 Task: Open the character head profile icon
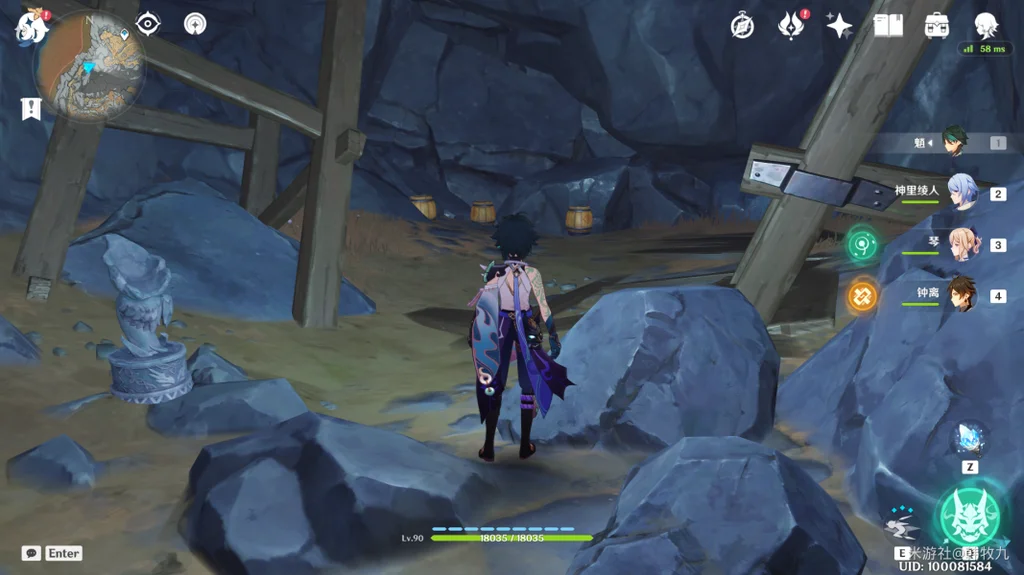pos(986,24)
